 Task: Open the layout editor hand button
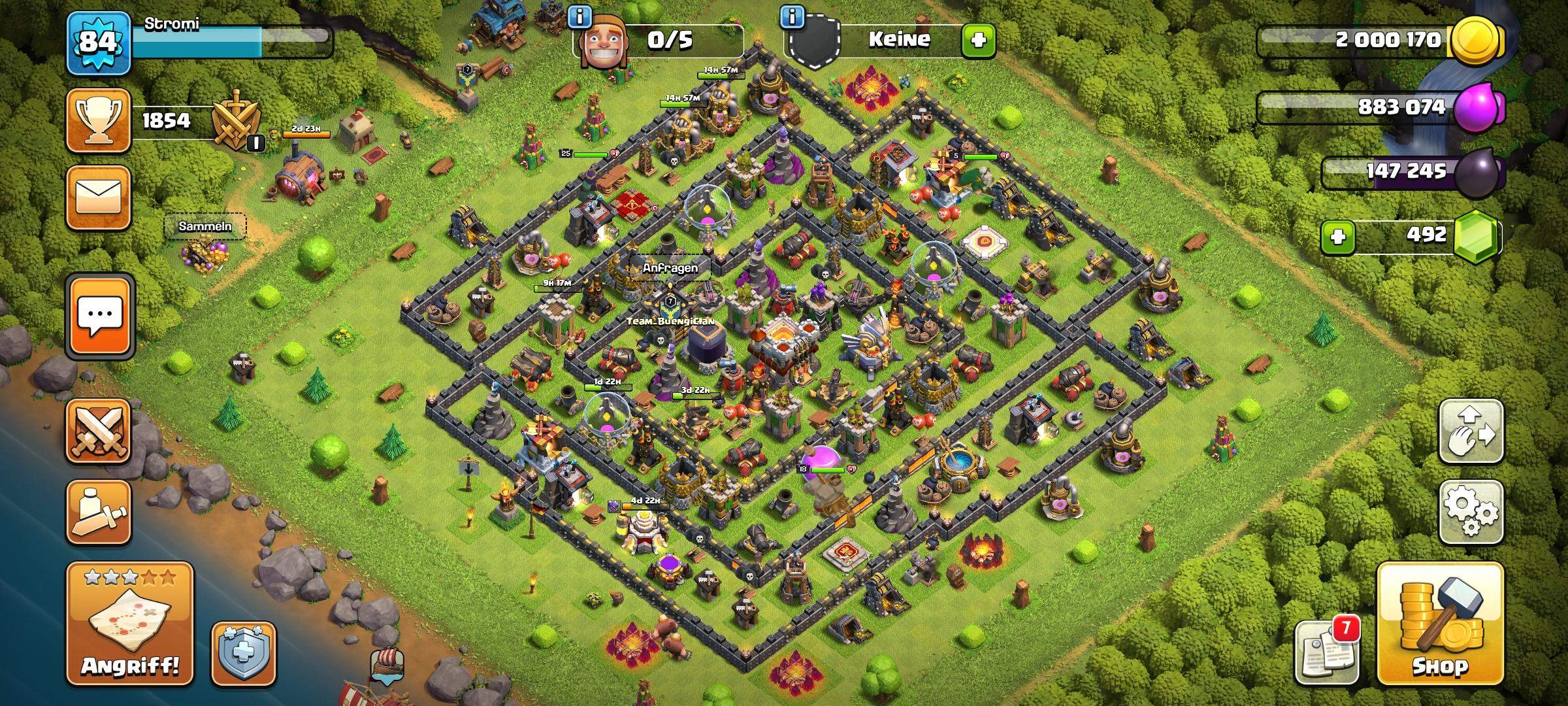(1471, 431)
